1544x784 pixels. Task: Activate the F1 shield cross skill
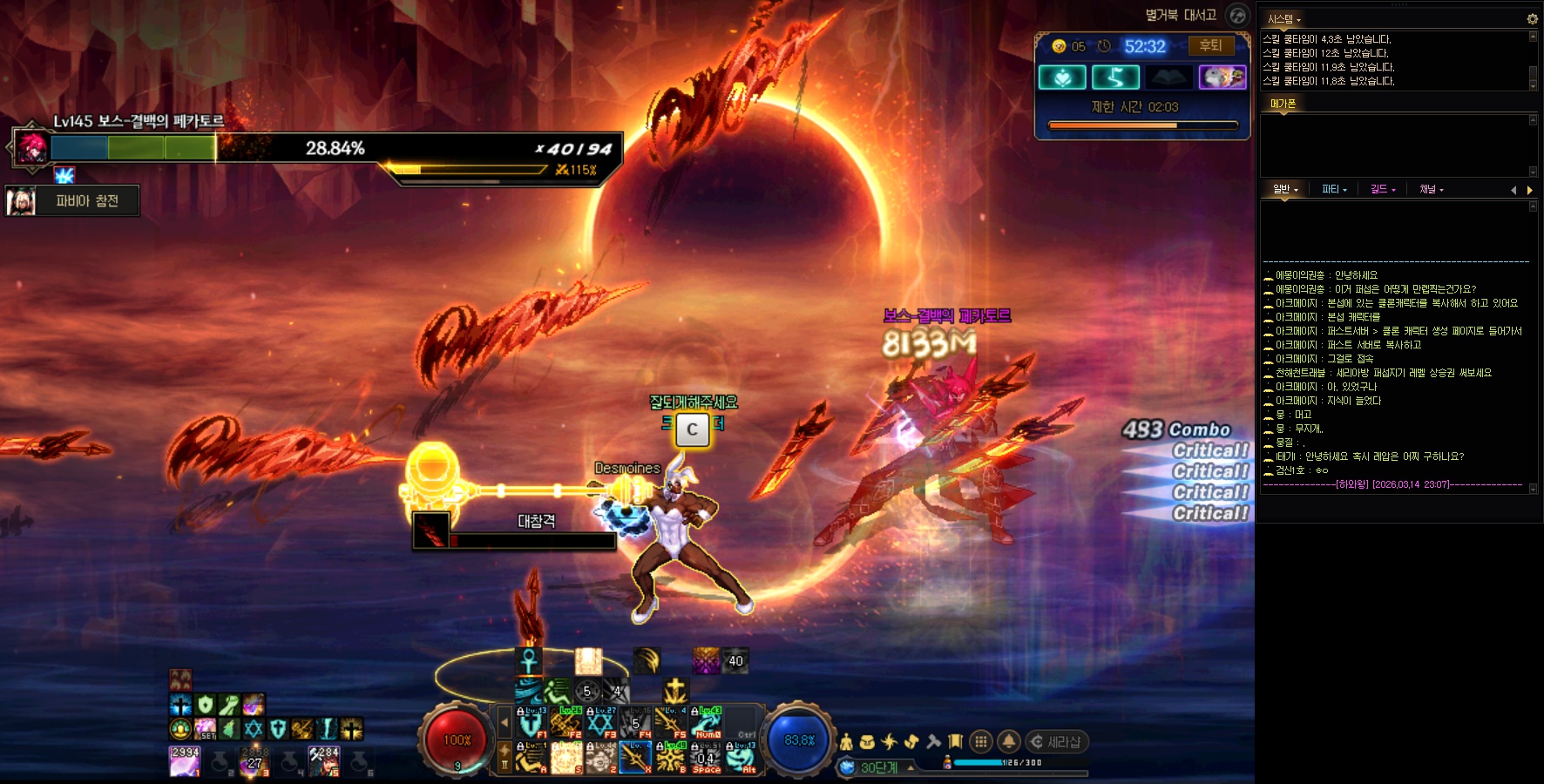coord(531,723)
